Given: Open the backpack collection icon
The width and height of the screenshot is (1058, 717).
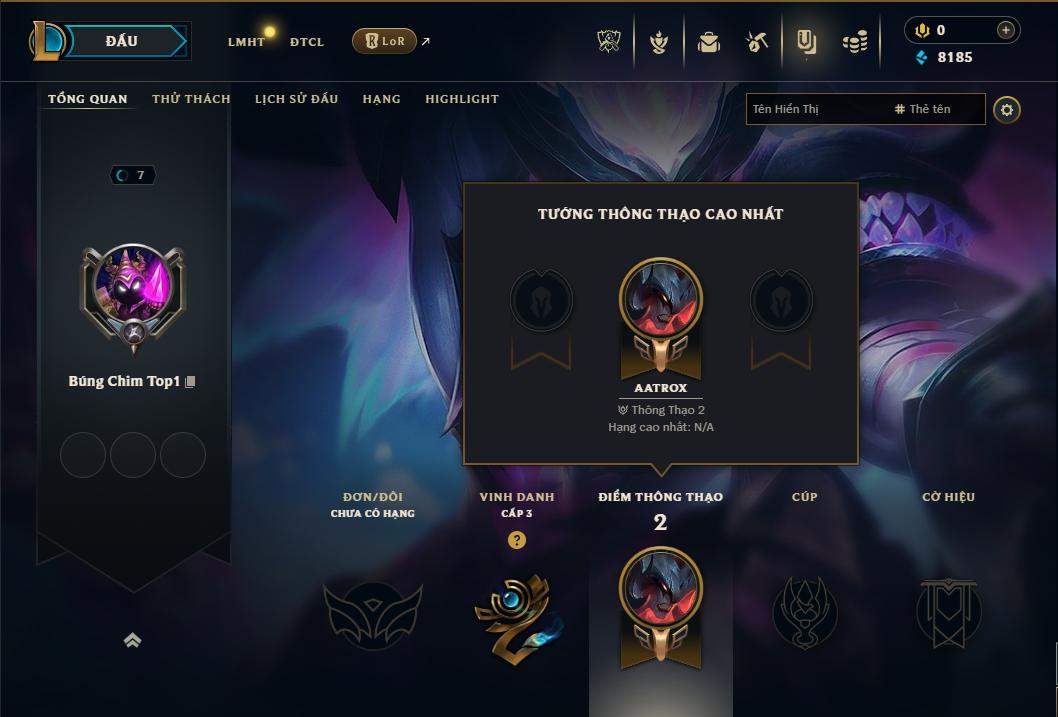Looking at the screenshot, I should 709,42.
